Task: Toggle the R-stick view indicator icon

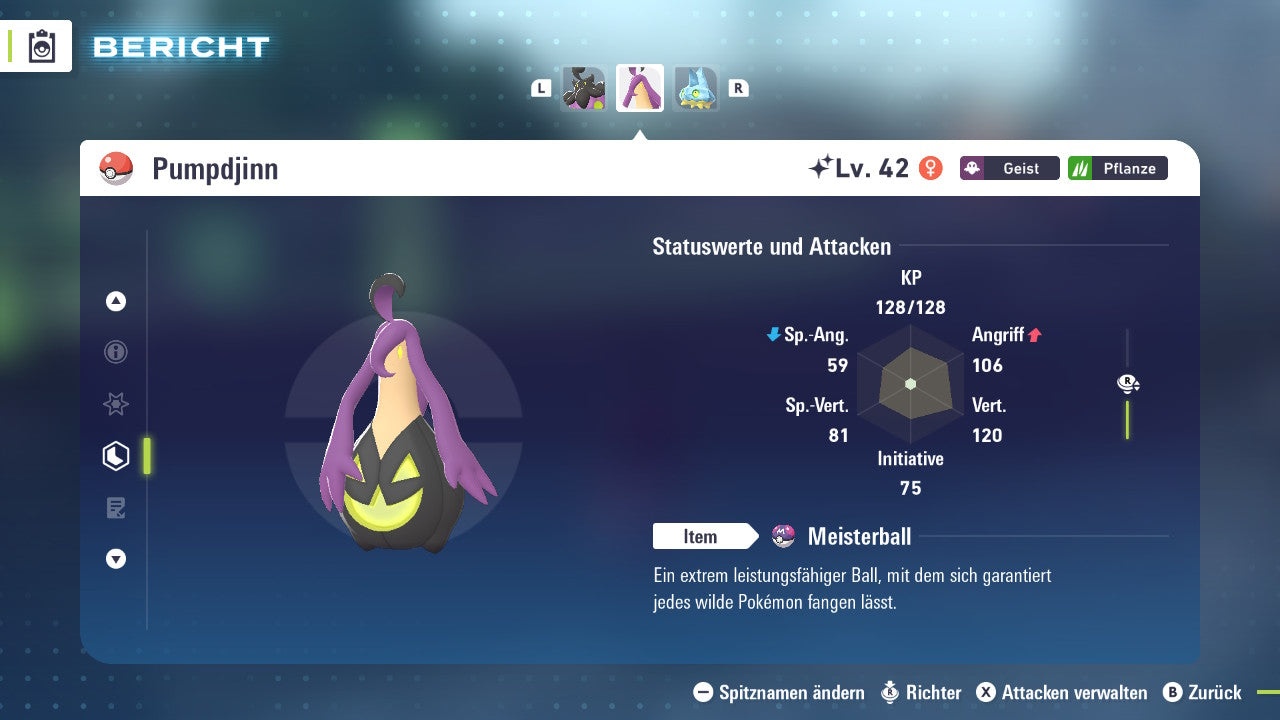Action: [x=1126, y=383]
